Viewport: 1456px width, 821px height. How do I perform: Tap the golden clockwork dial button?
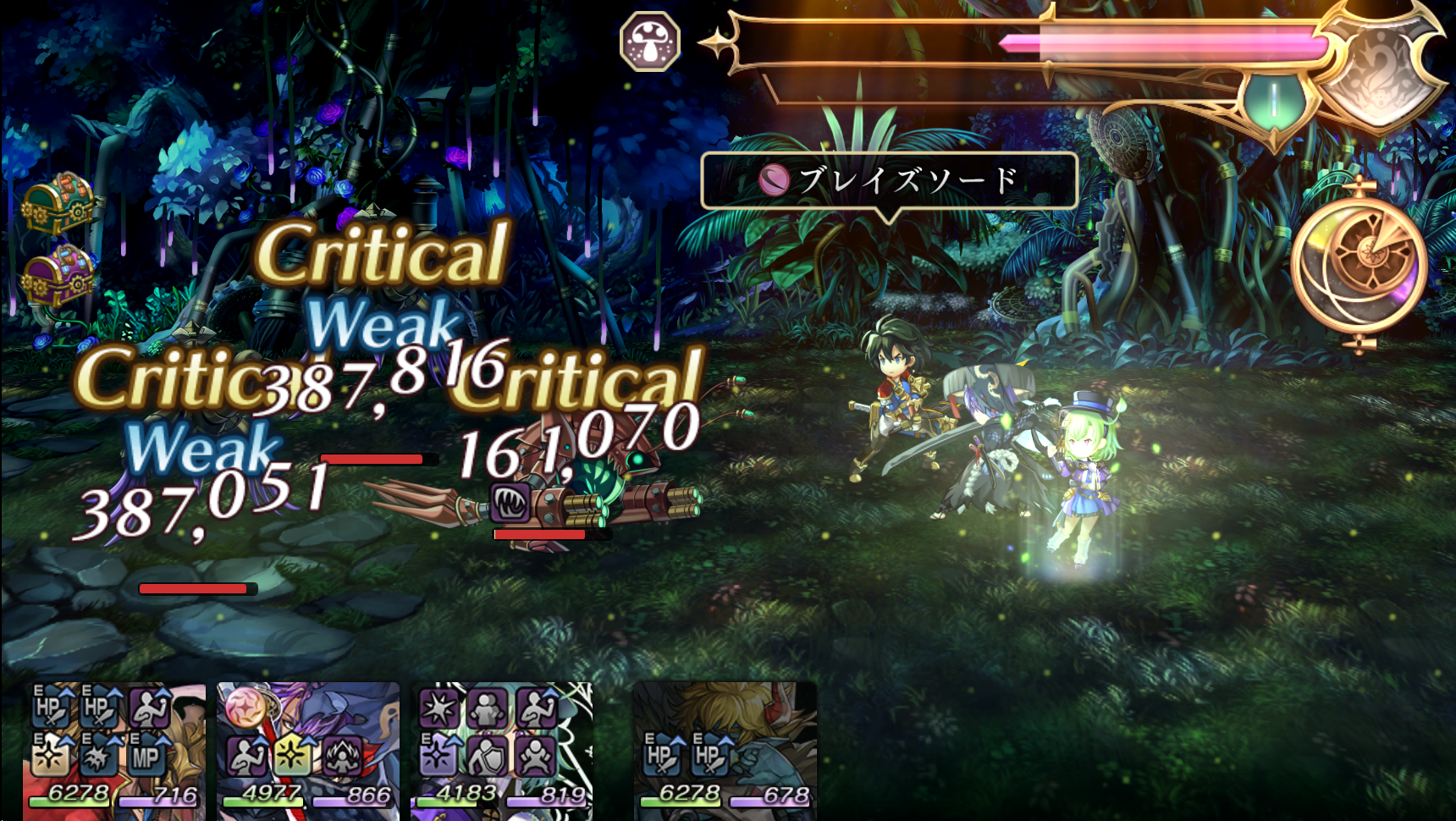click(x=1359, y=264)
